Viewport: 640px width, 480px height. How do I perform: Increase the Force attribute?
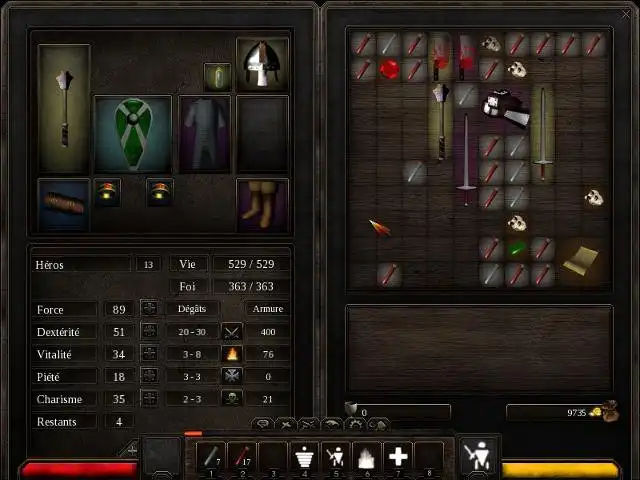tap(149, 309)
